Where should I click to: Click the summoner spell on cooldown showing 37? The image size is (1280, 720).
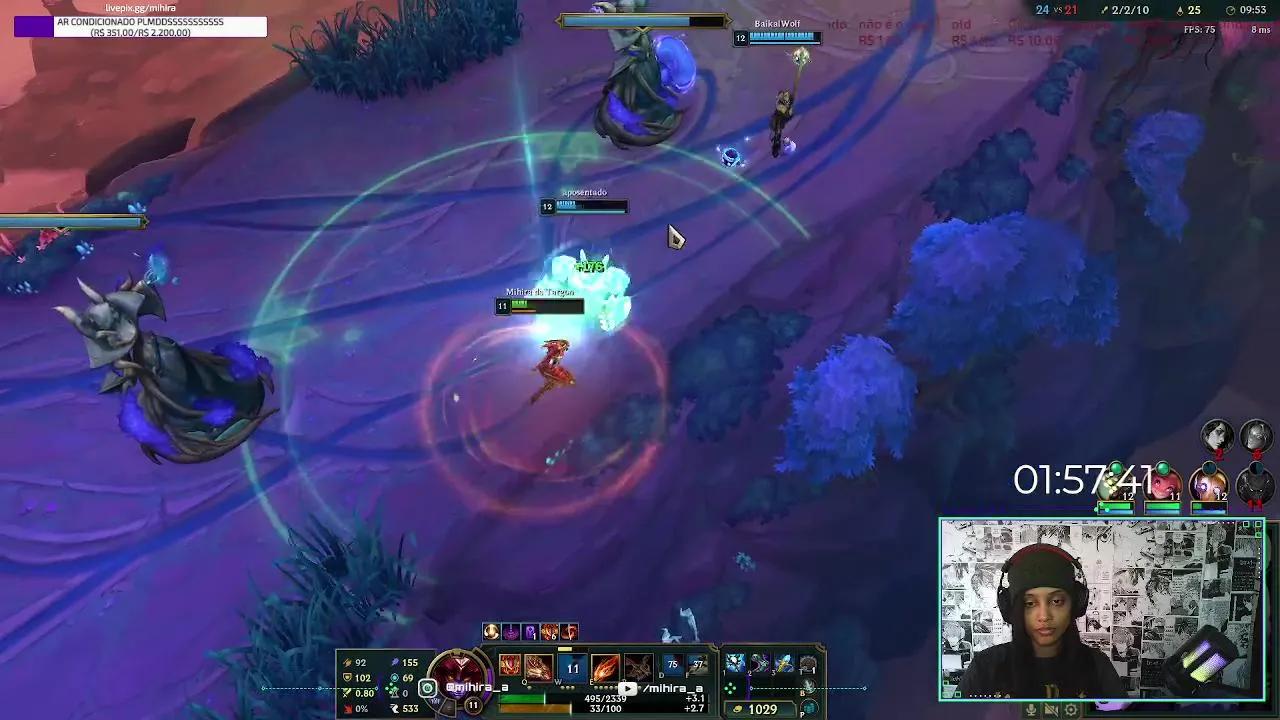tap(698, 663)
